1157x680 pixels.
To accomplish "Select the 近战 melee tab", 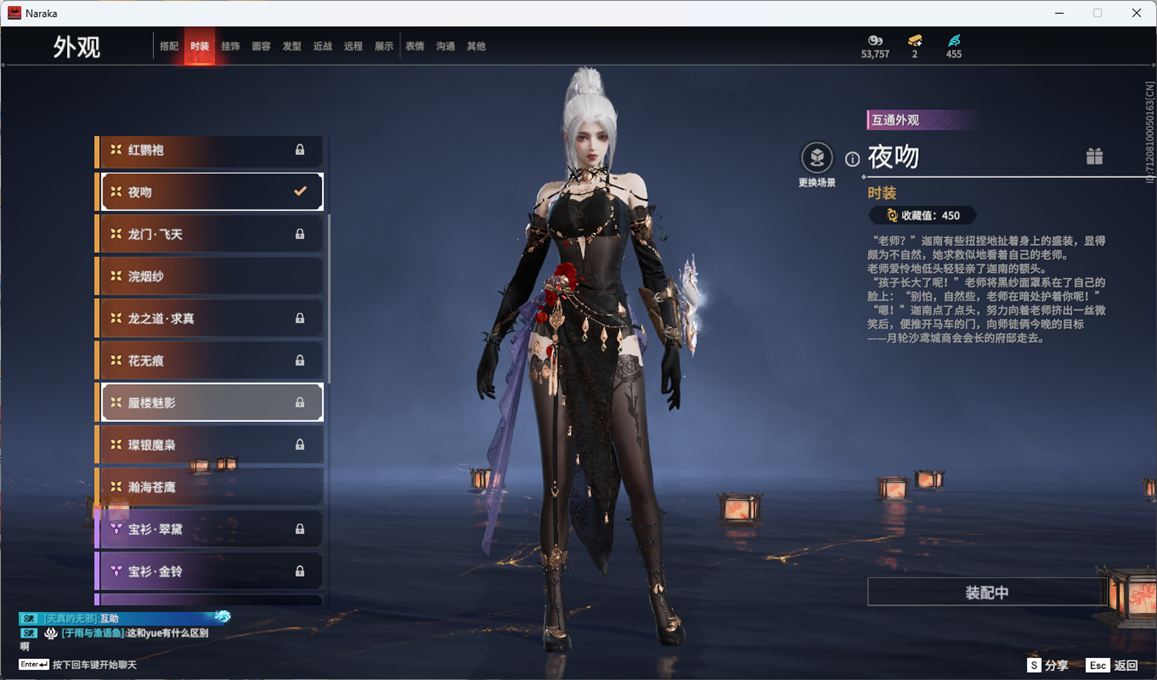I will [x=322, y=46].
